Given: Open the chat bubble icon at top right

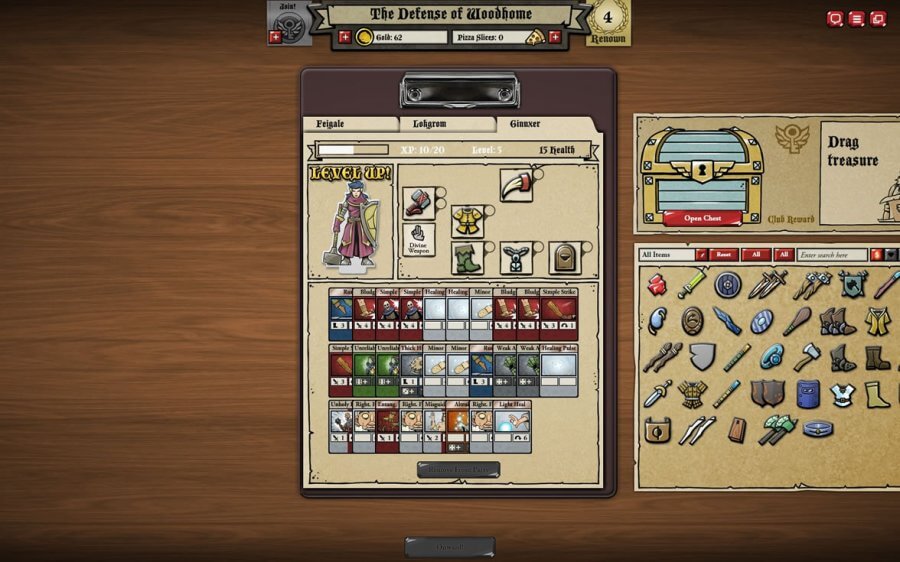Looking at the screenshot, I should pos(835,18).
